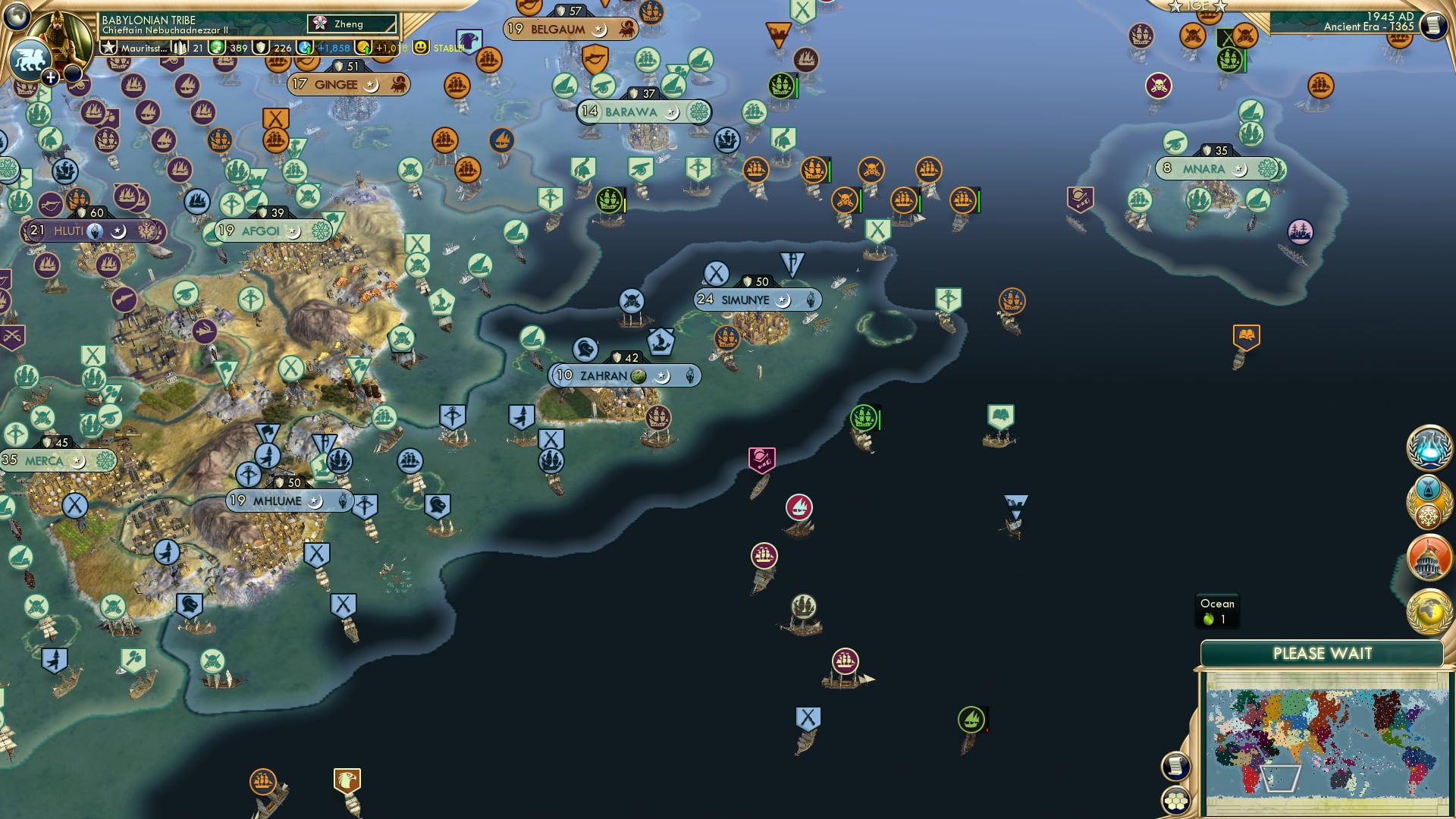Open the Zheng religion panel
Screen dimensions: 1456x819
click(352, 24)
